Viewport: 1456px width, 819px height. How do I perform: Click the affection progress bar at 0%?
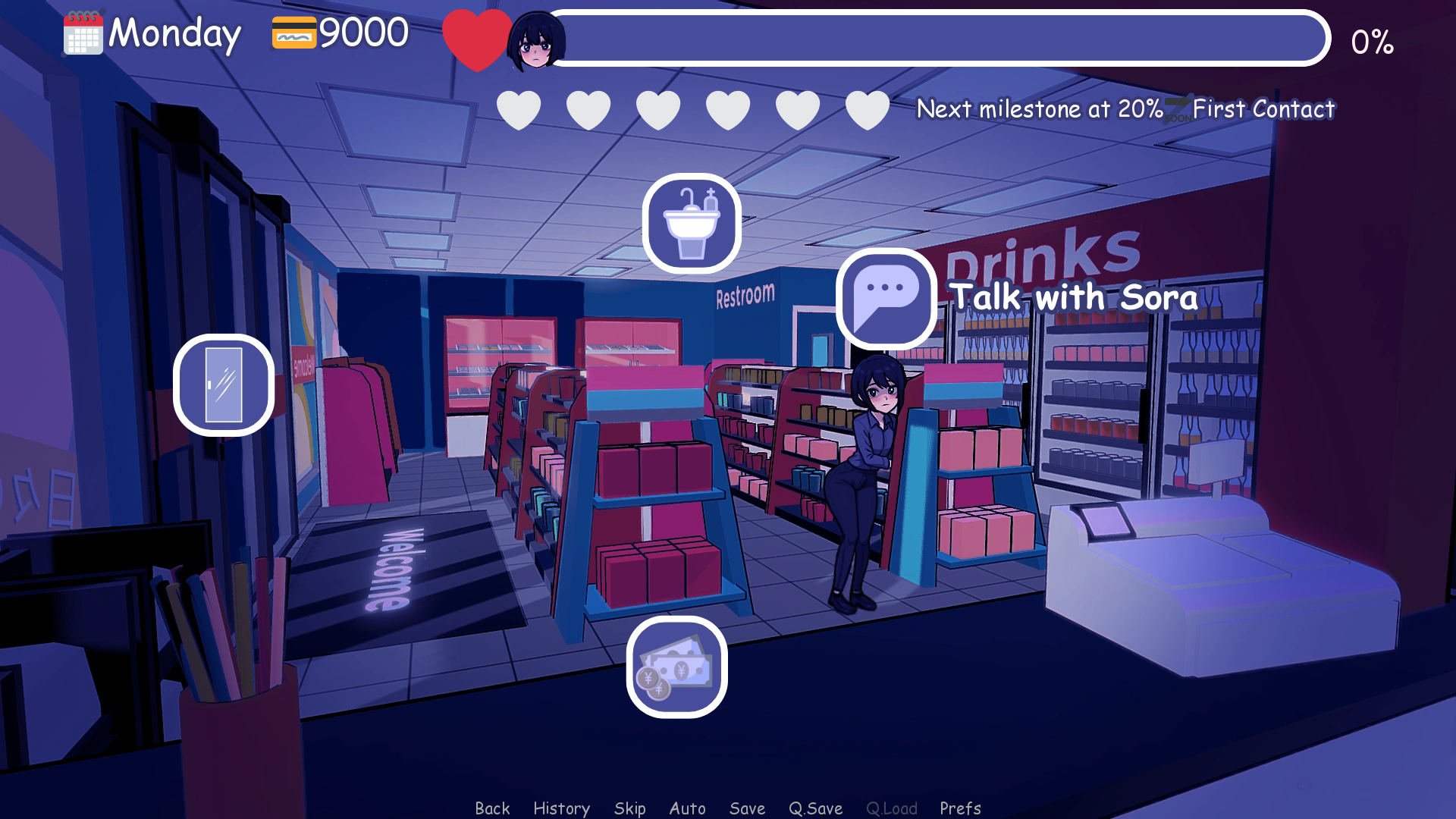(x=940, y=36)
